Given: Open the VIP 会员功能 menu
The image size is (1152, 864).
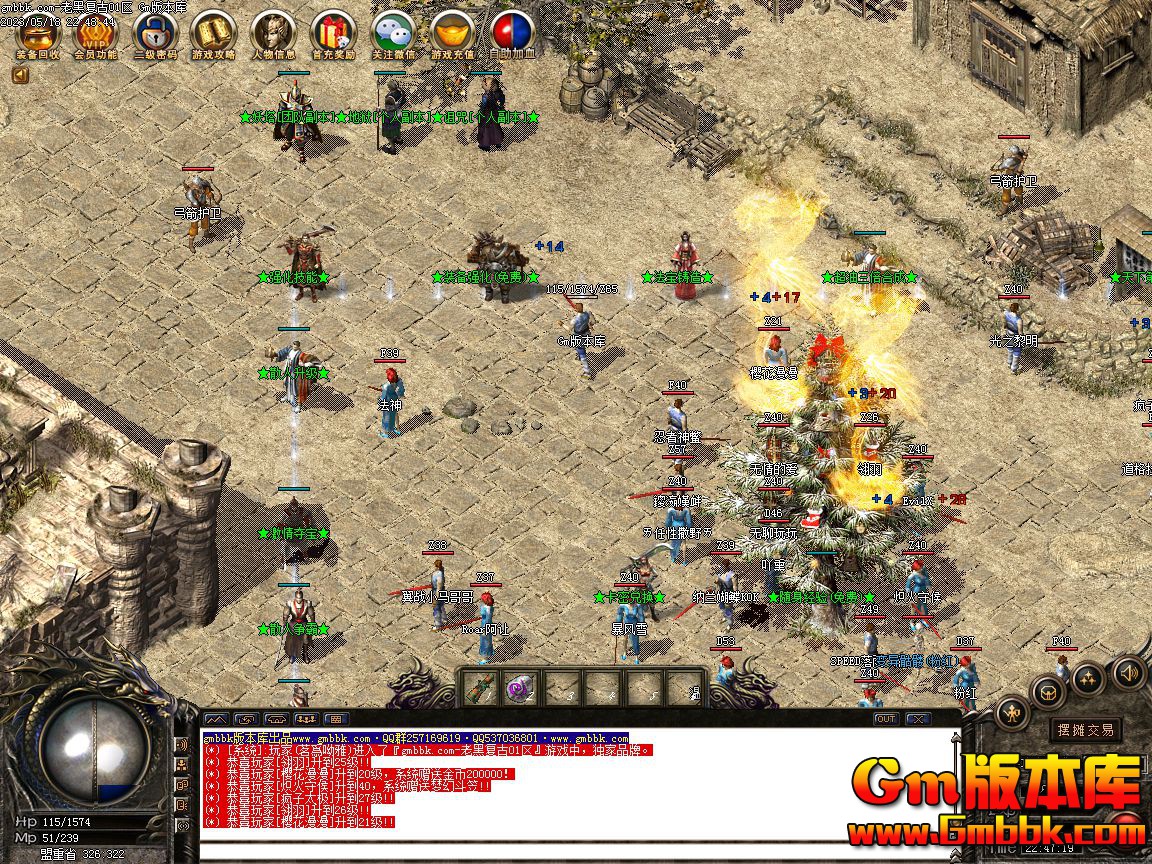Looking at the screenshot, I should pos(96,33).
